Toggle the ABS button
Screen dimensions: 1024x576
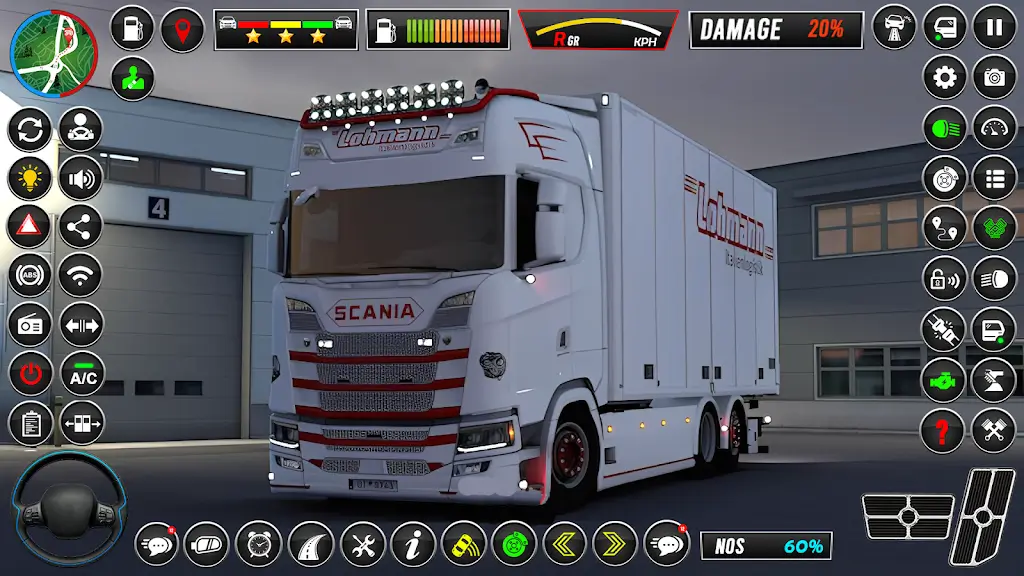(30, 276)
